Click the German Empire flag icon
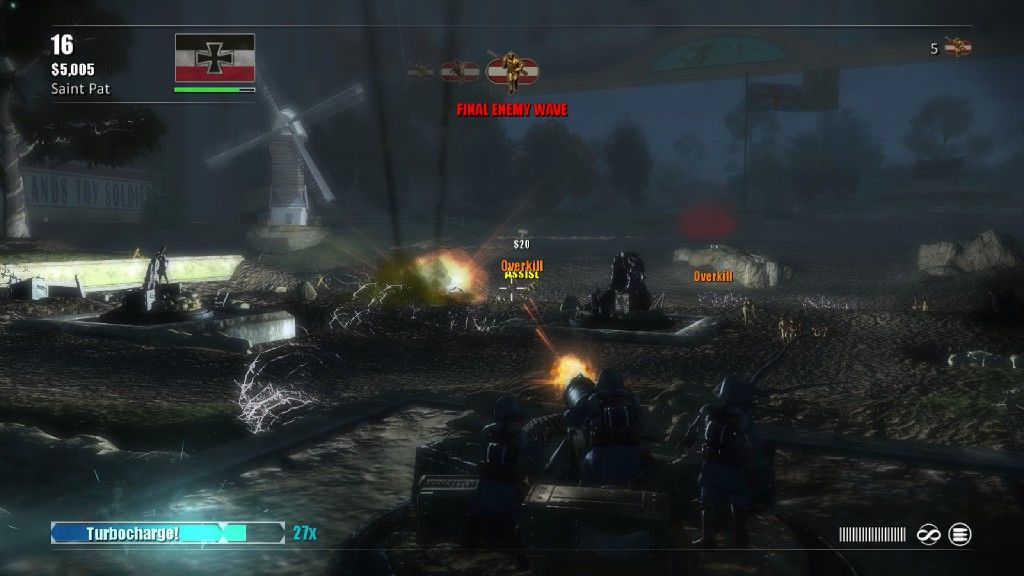 214,58
